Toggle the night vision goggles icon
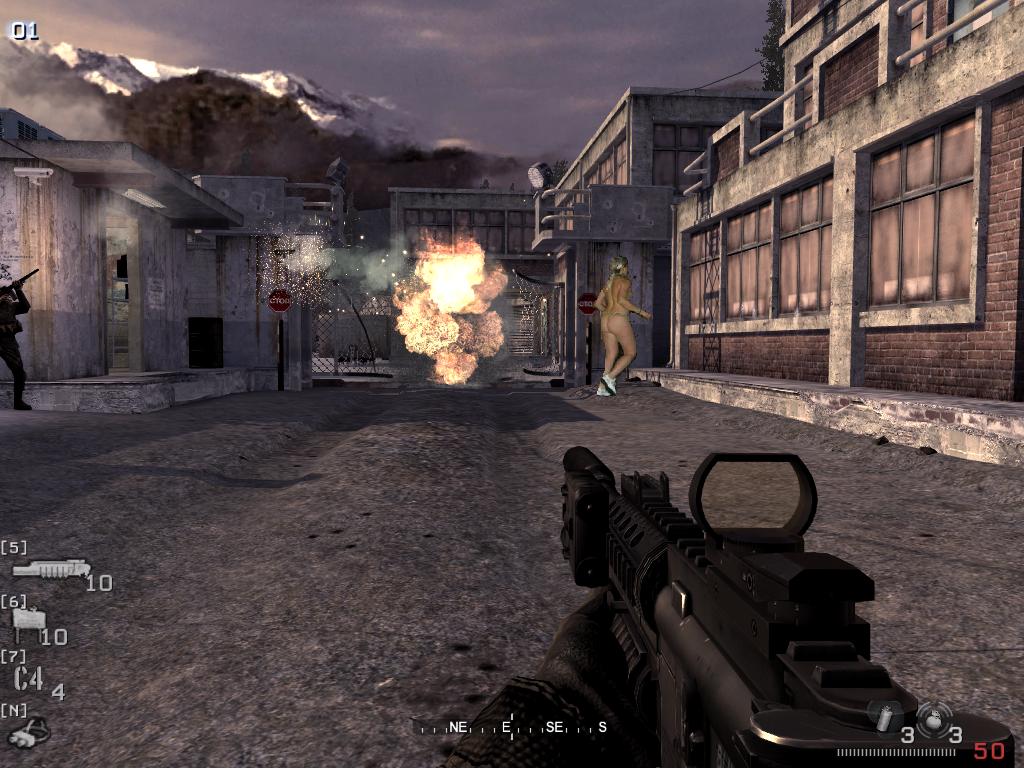 coord(27,733)
